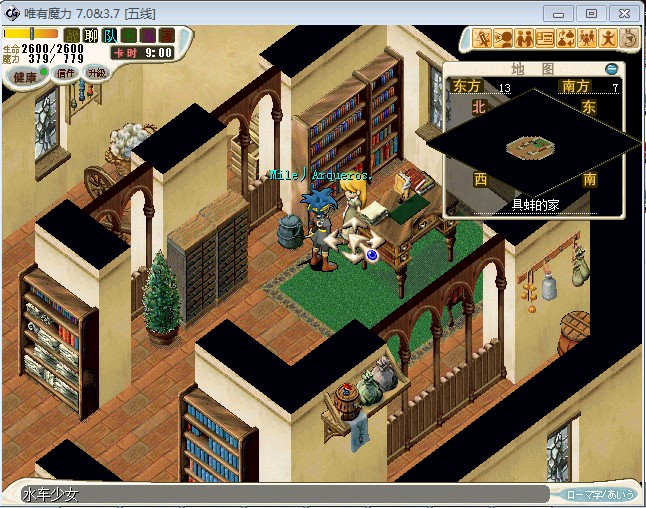Toggle the 队 team mode button
This screenshot has height=508, width=646.
click(x=110, y=36)
